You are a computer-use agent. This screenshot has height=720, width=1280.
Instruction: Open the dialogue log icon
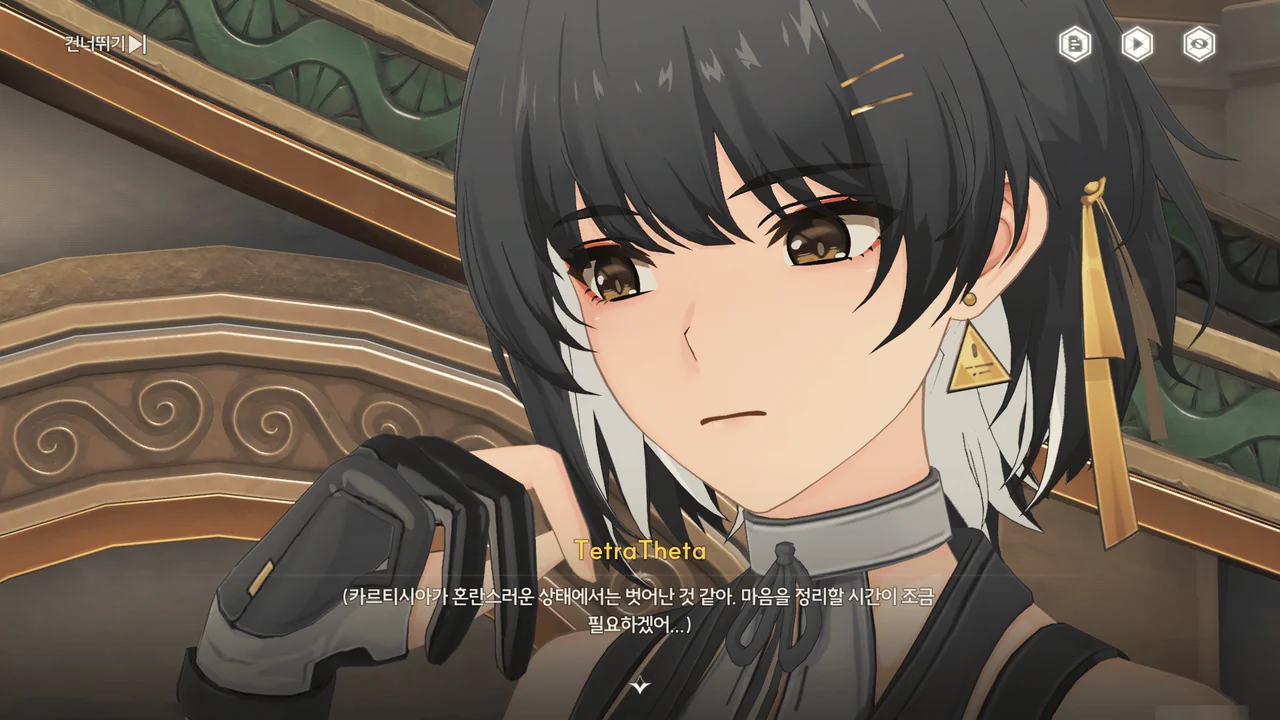click(x=1075, y=44)
